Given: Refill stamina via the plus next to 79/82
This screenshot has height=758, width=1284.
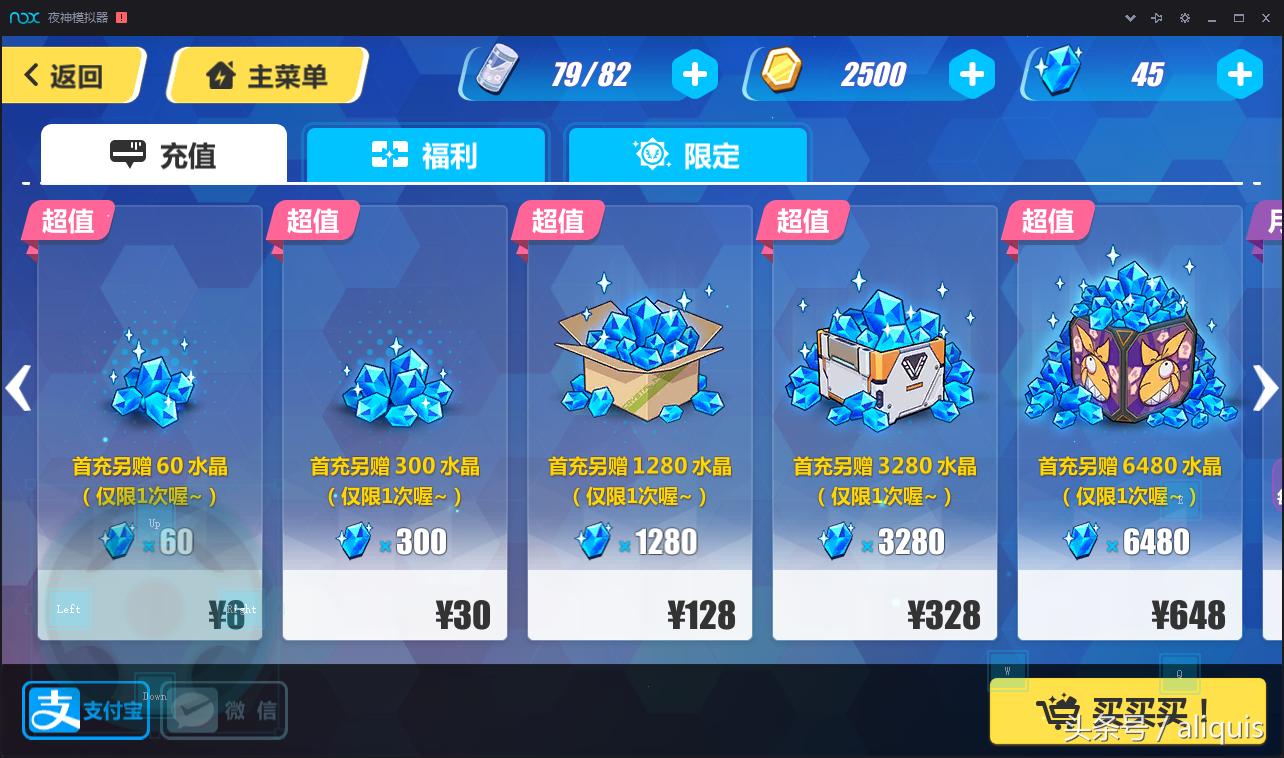Looking at the screenshot, I should coord(695,73).
